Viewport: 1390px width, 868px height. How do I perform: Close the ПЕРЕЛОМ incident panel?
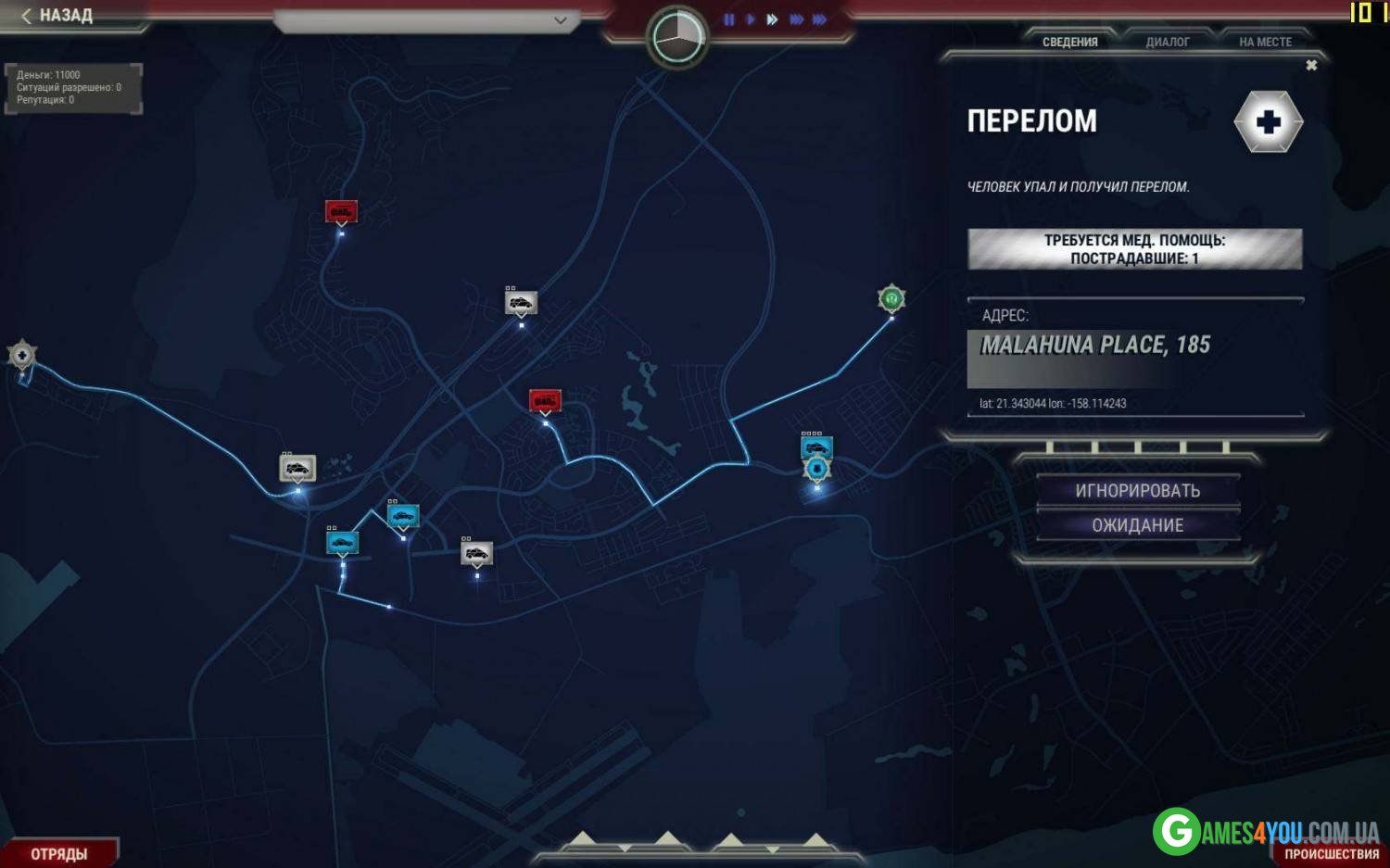coord(1311,65)
